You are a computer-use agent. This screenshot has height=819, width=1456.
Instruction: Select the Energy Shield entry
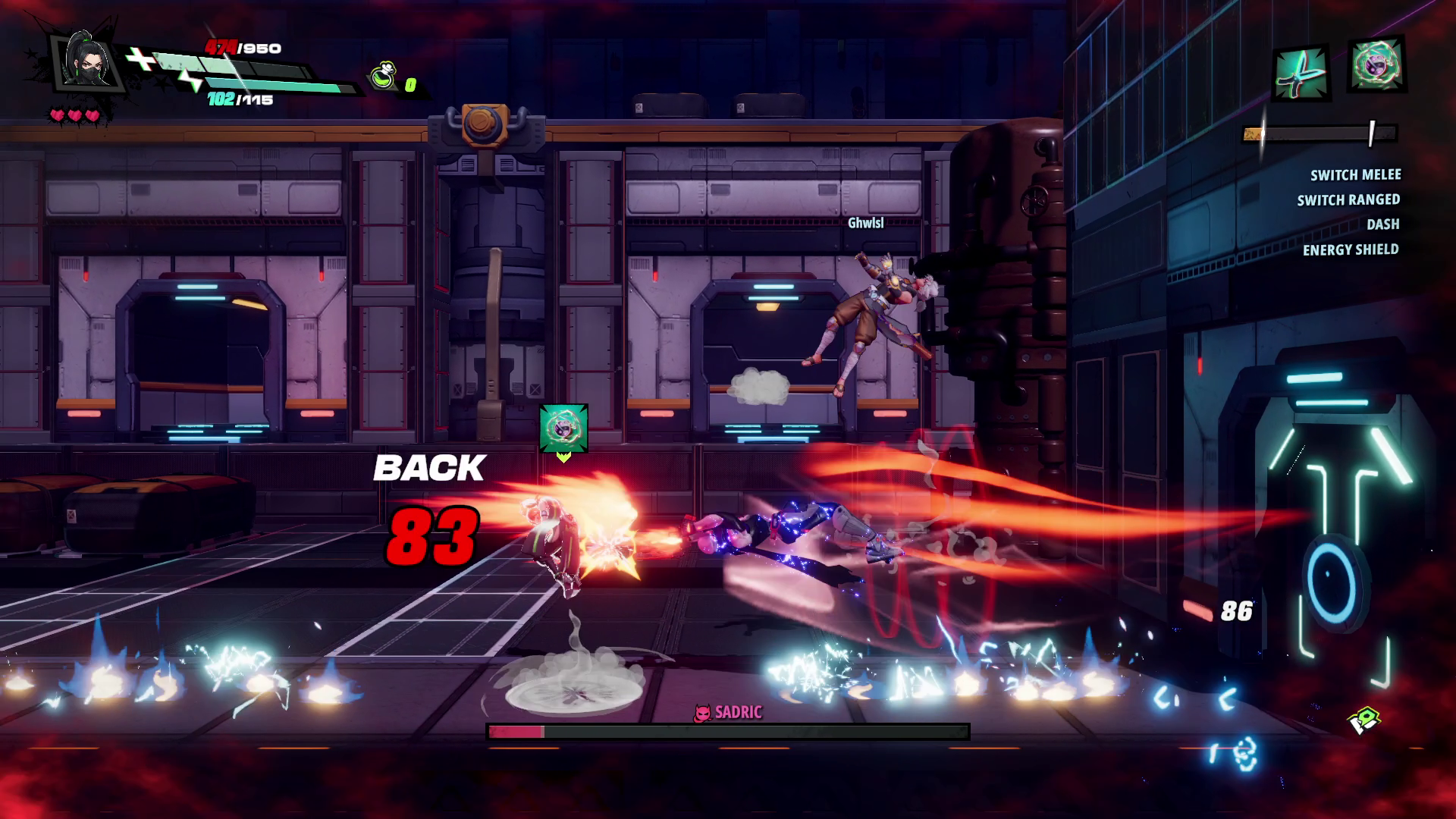coord(1350,249)
